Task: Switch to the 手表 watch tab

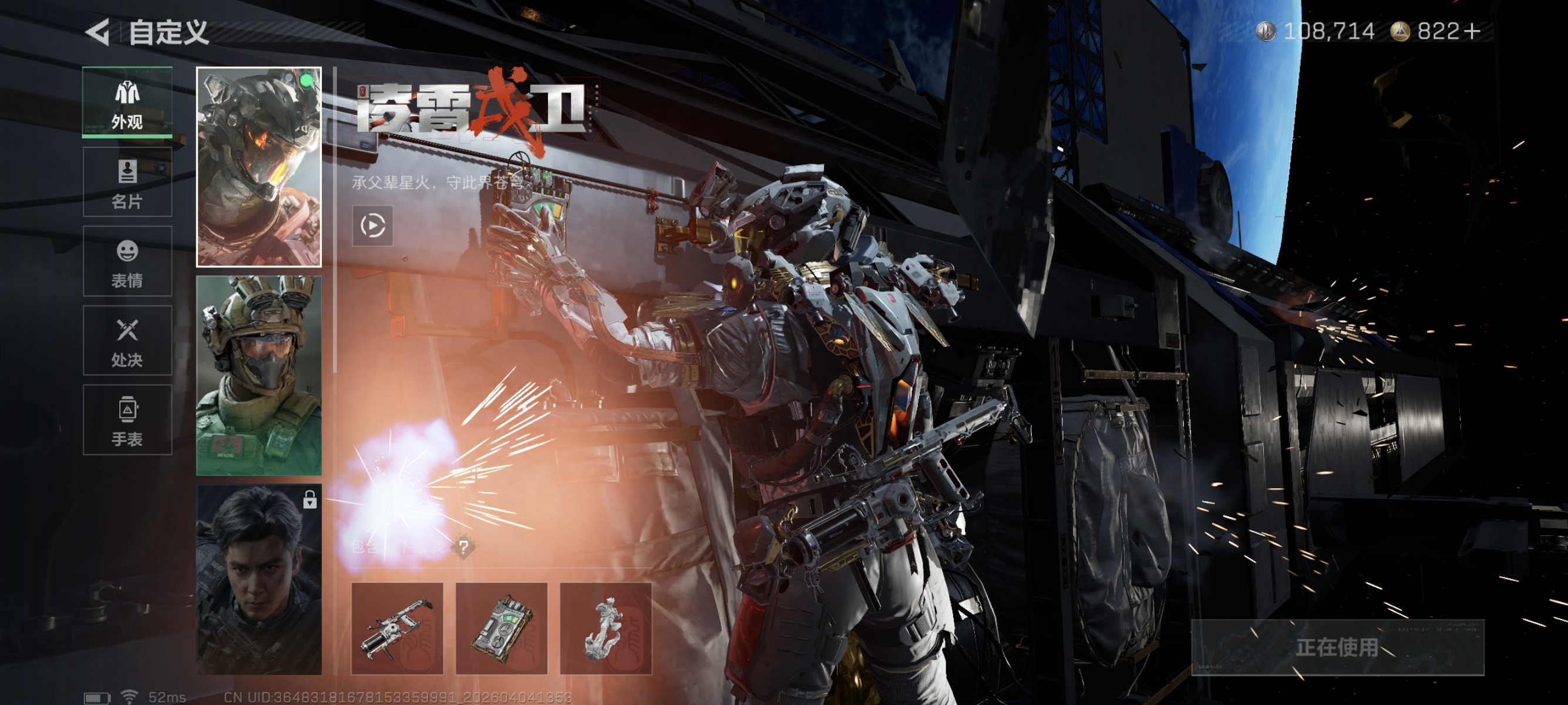Action: click(x=127, y=420)
